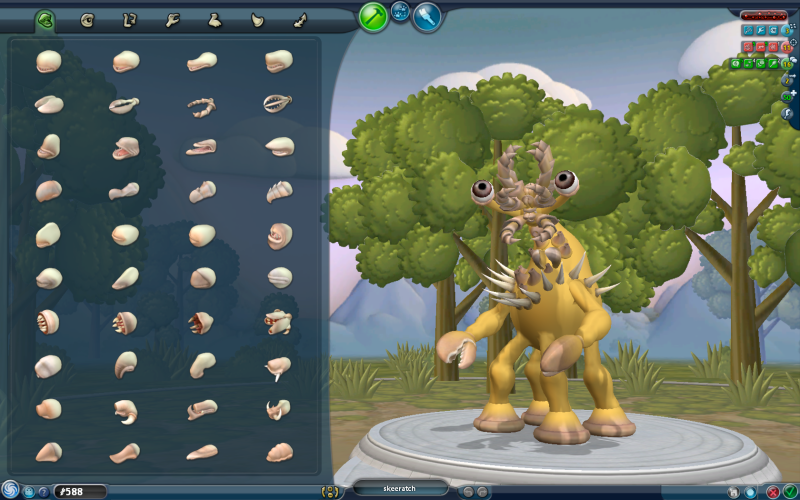The width and height of the screenshot is (800, 500).
Task: Open the help question mark button
Action: 43,491
